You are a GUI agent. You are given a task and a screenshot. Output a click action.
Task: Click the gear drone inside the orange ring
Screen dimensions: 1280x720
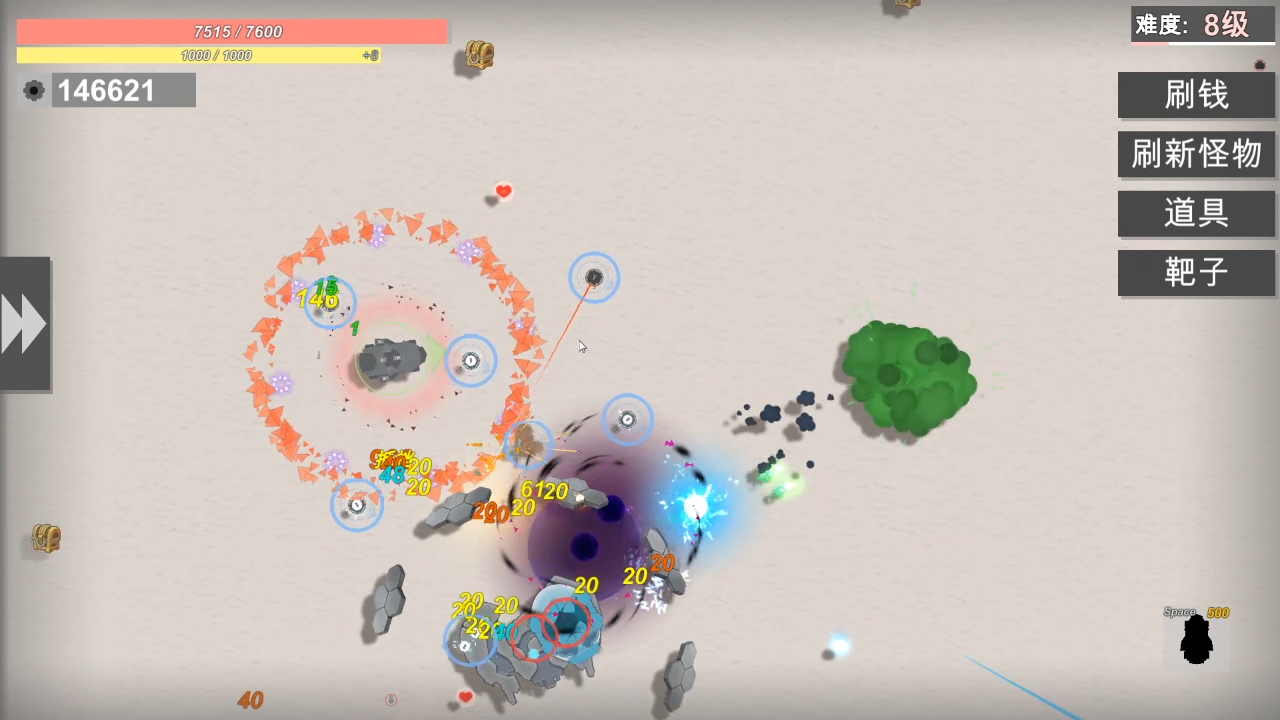[x=470, y=360]
